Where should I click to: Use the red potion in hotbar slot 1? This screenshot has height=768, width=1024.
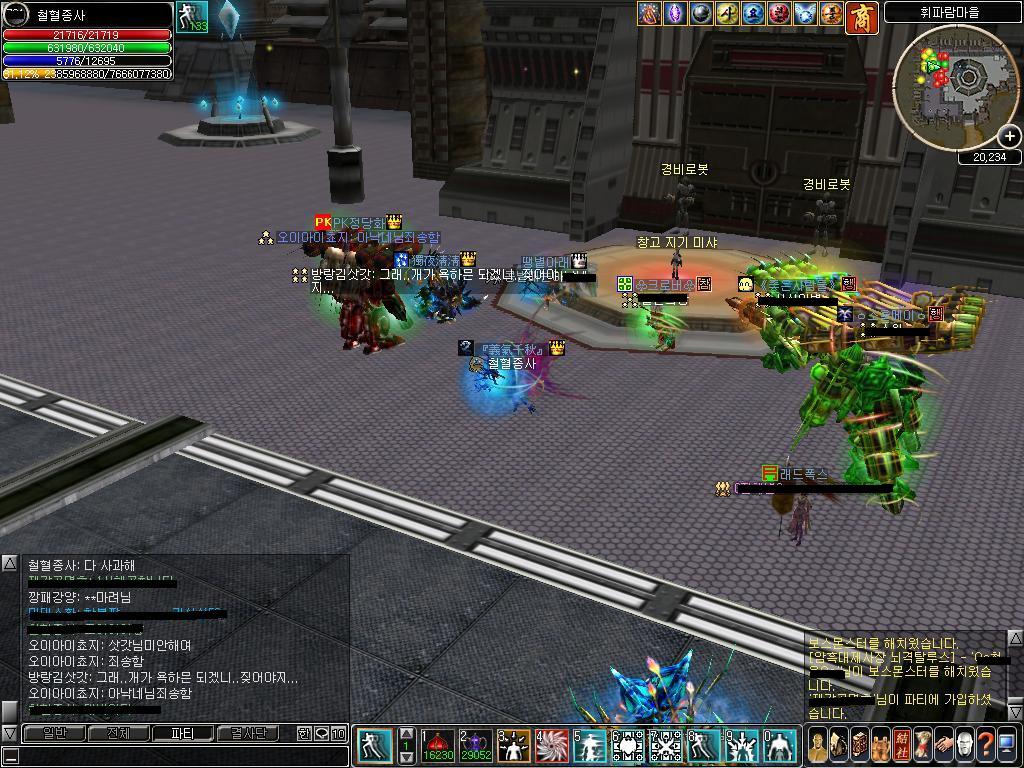[438, 745]
